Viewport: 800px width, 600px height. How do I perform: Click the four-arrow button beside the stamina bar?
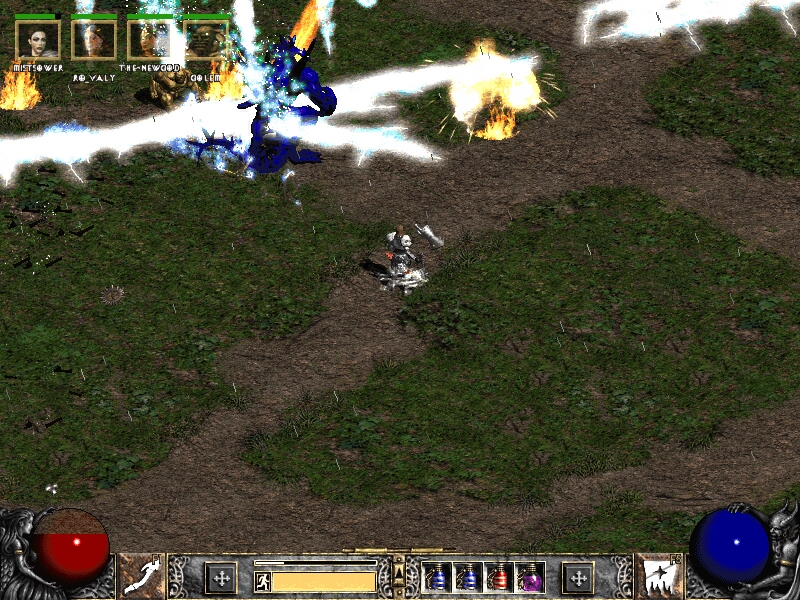click(221, 578)
